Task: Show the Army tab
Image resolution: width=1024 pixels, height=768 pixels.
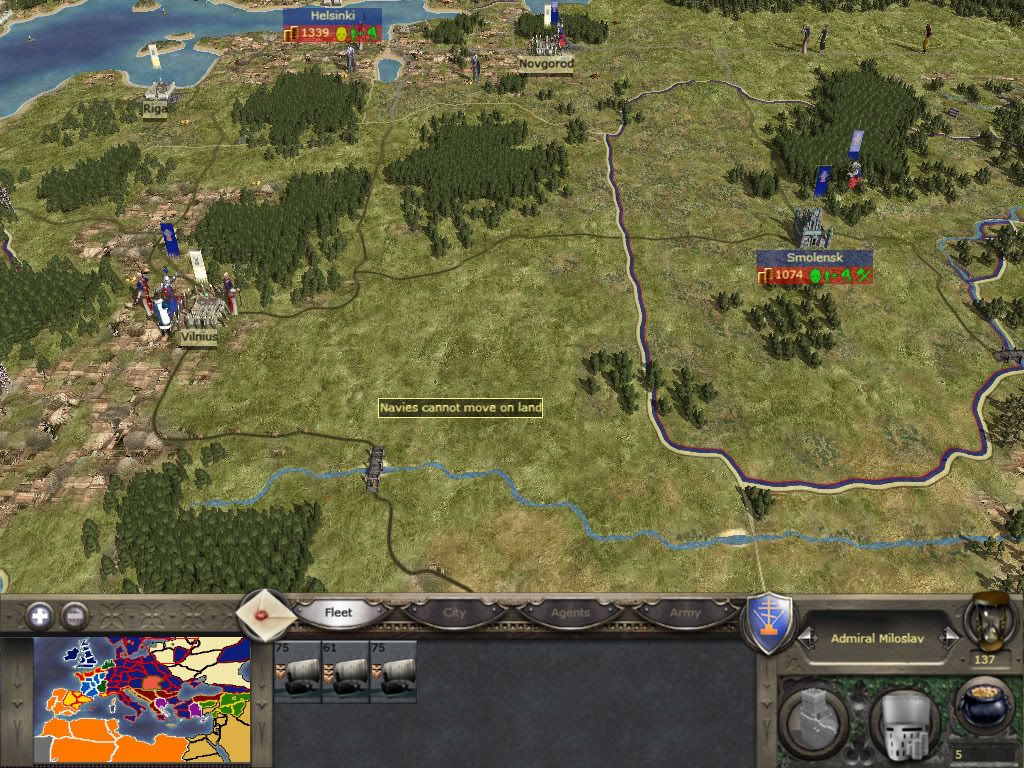Action: (x=685, y=612)
